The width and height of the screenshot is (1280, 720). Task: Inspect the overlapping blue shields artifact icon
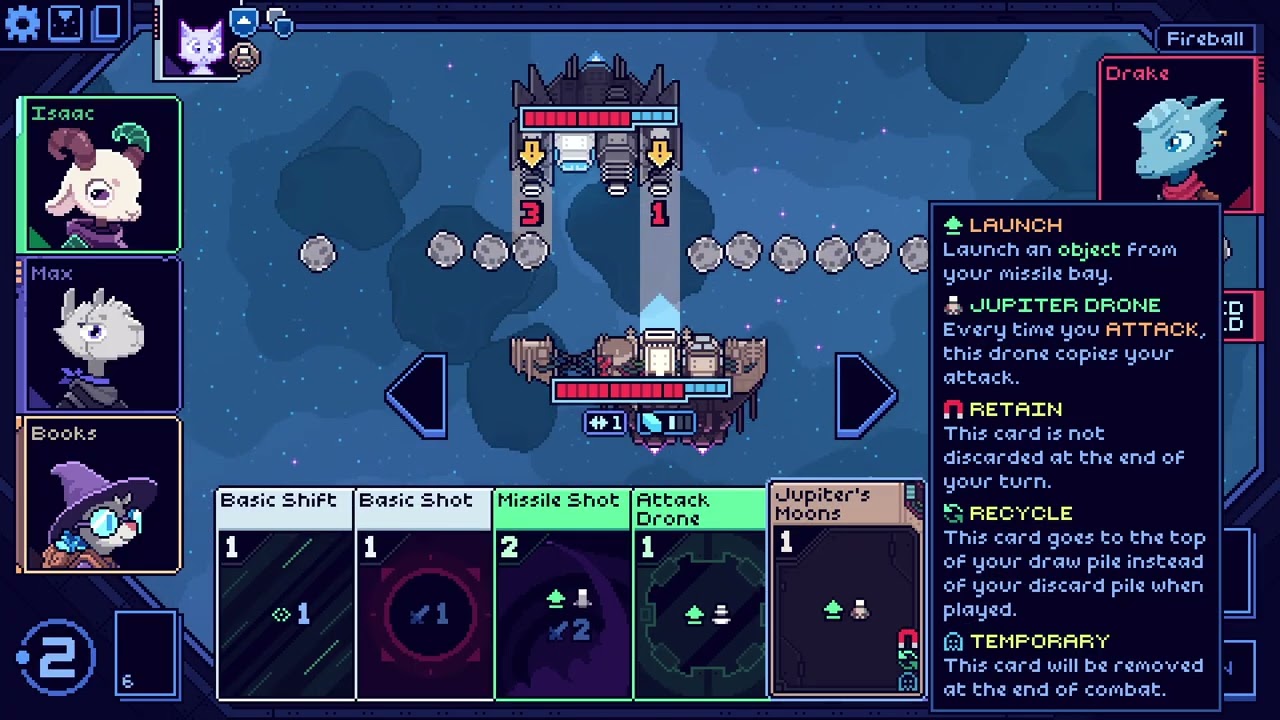pos(281,22)
